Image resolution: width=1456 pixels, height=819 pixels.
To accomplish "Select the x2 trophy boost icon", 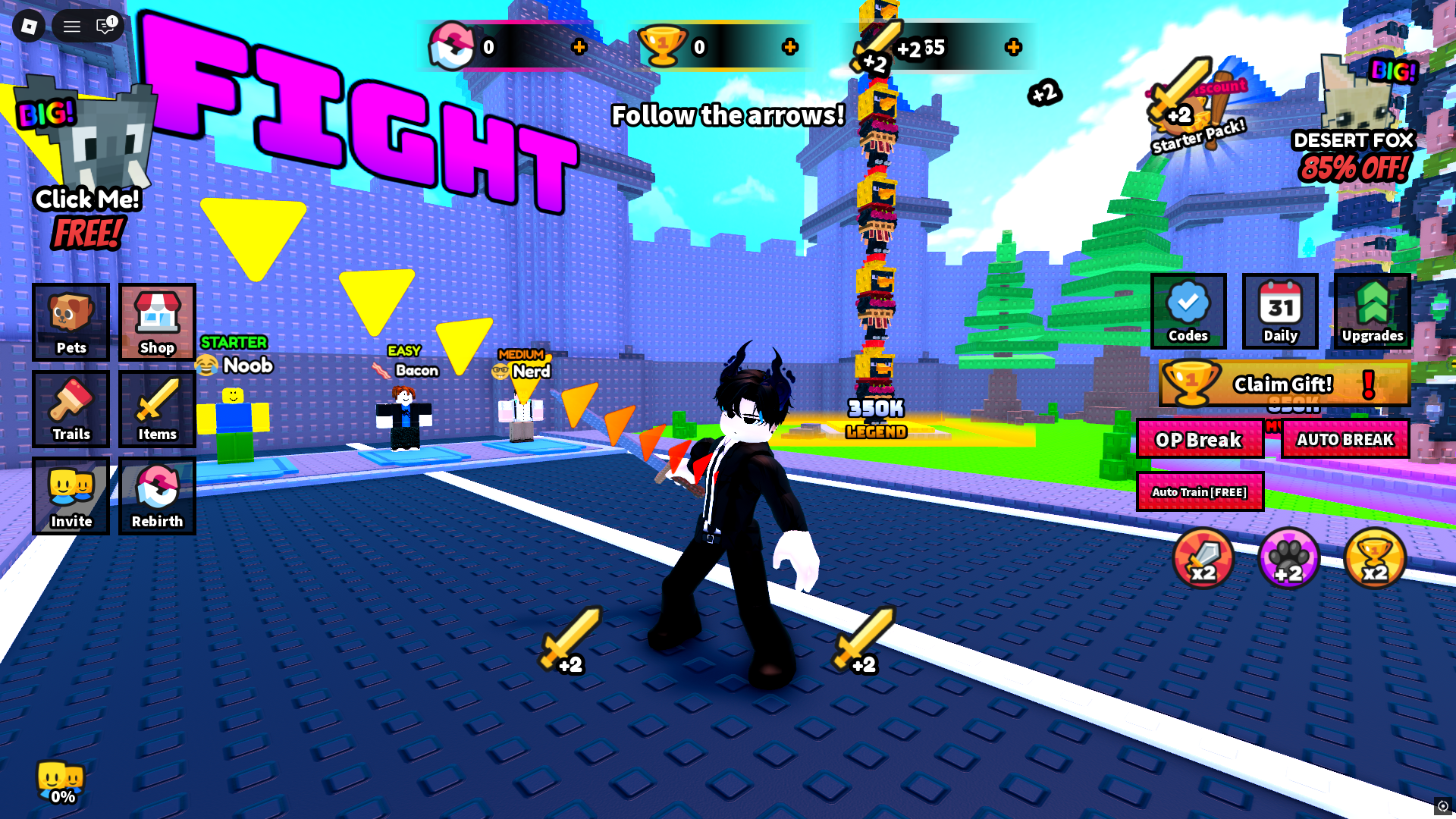I will [x=1374, y=559].
